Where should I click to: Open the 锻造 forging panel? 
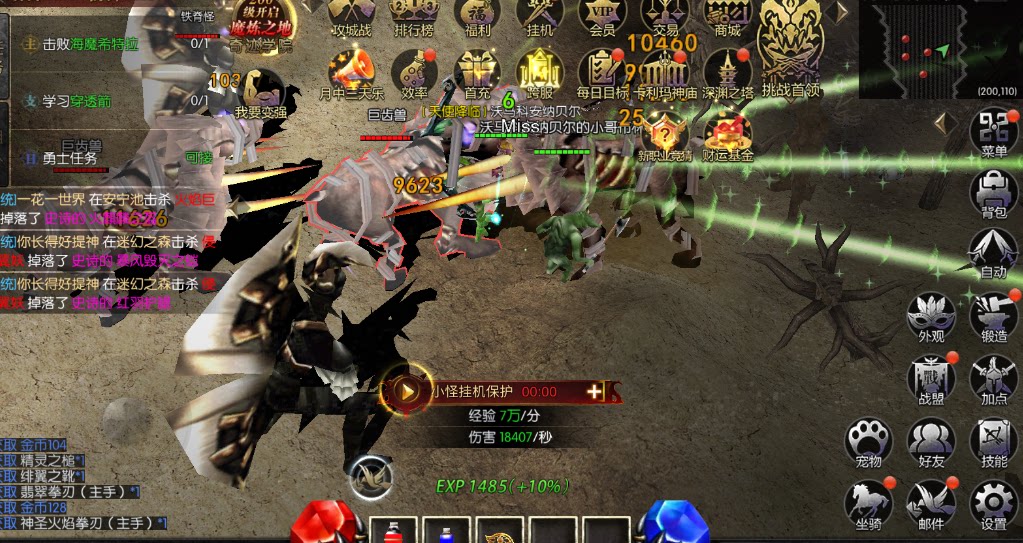click(x=994, y=316)
